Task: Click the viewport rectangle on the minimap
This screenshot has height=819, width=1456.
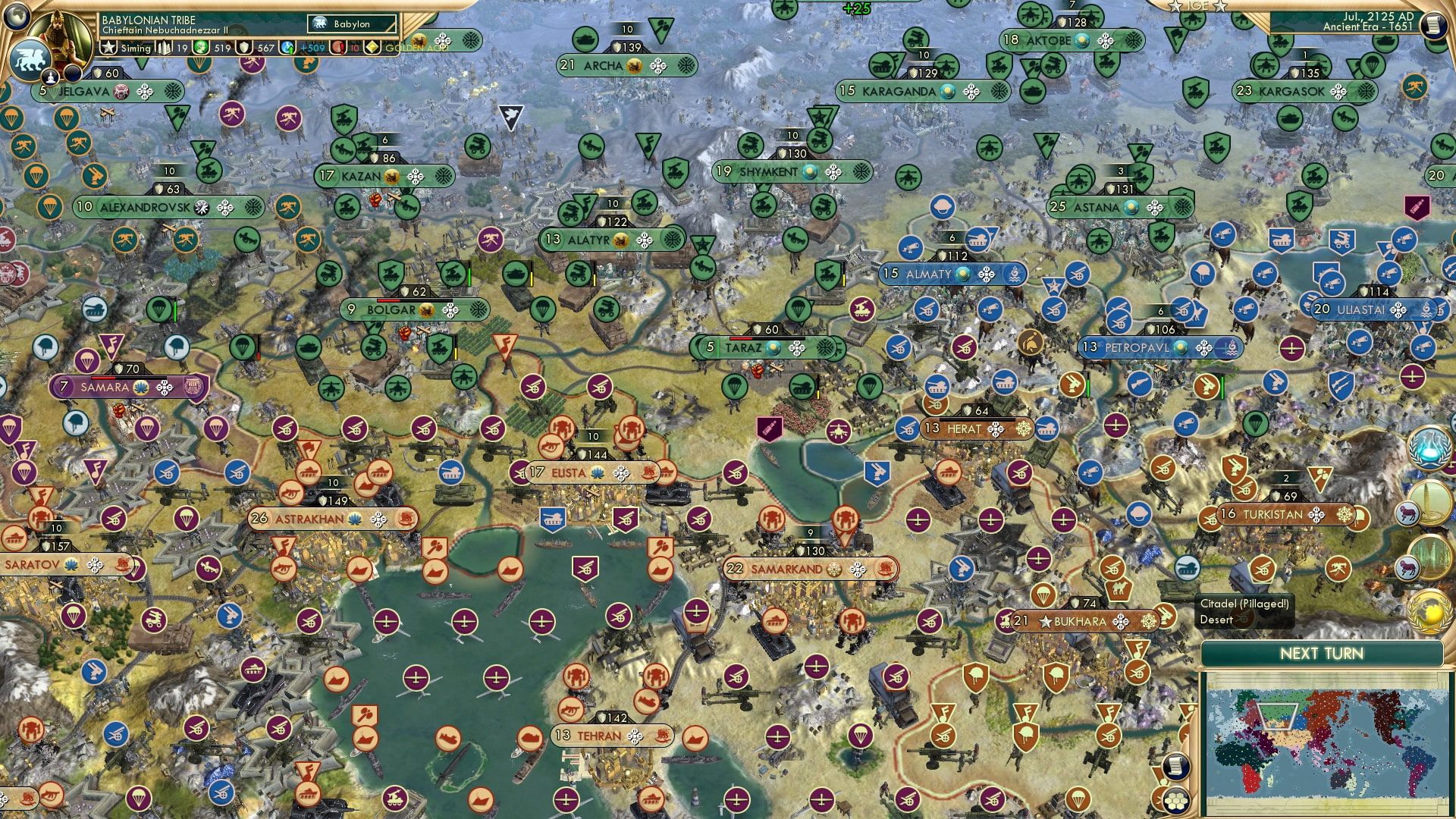Action: (x=1277, y=717)
